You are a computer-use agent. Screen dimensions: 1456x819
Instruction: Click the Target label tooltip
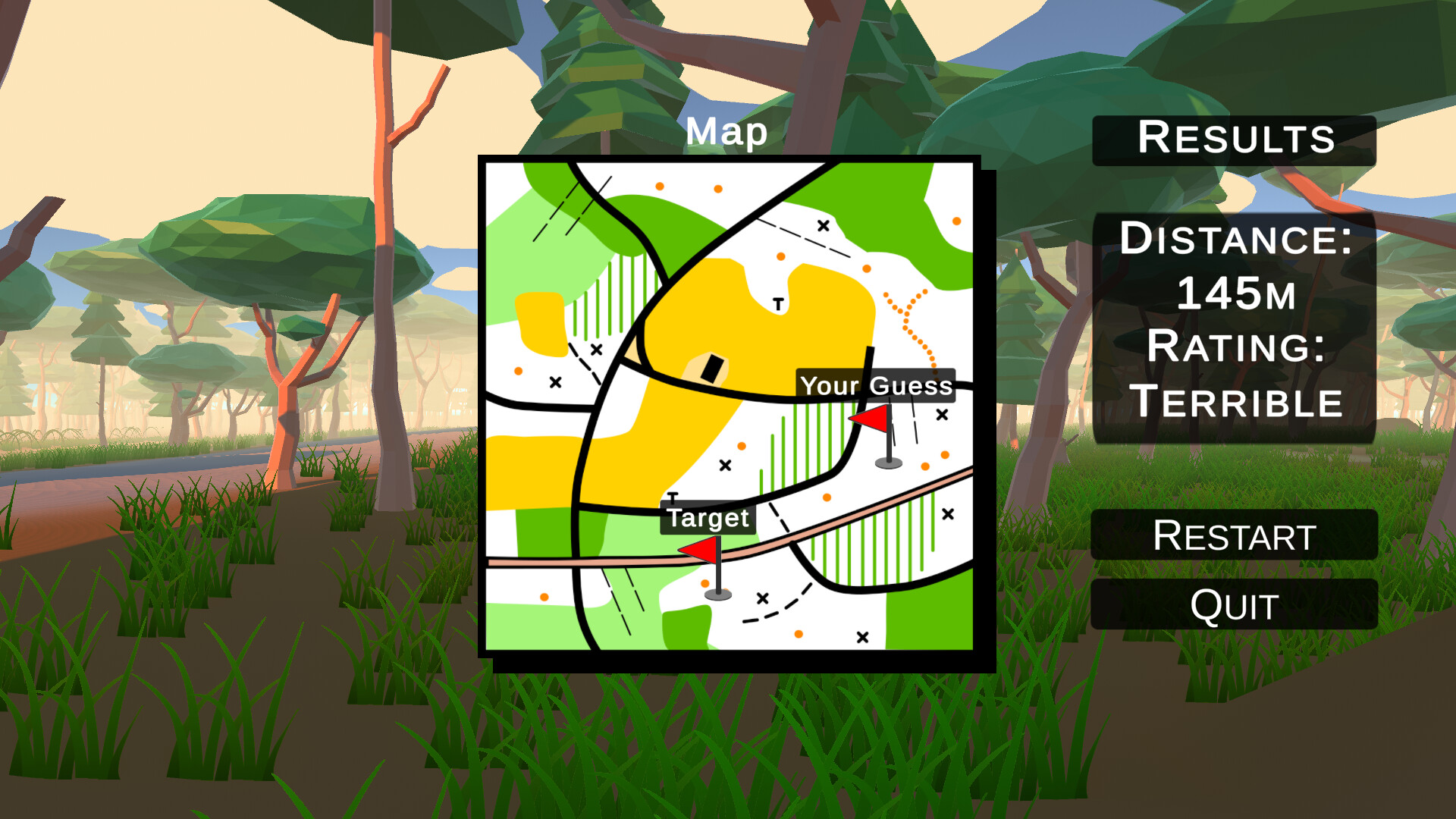708,519
